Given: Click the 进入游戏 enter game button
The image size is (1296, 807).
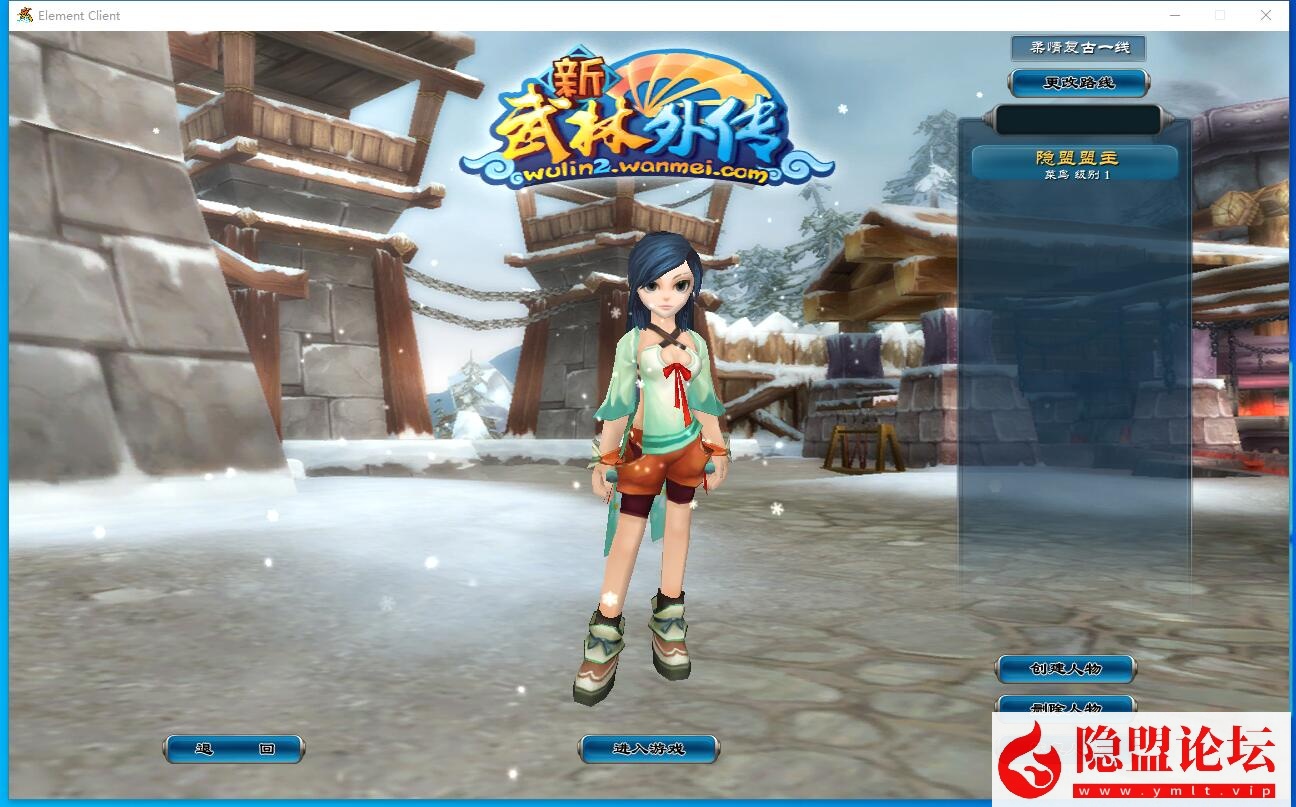Looking at the screenshot, I should click(x=648, y=749).
